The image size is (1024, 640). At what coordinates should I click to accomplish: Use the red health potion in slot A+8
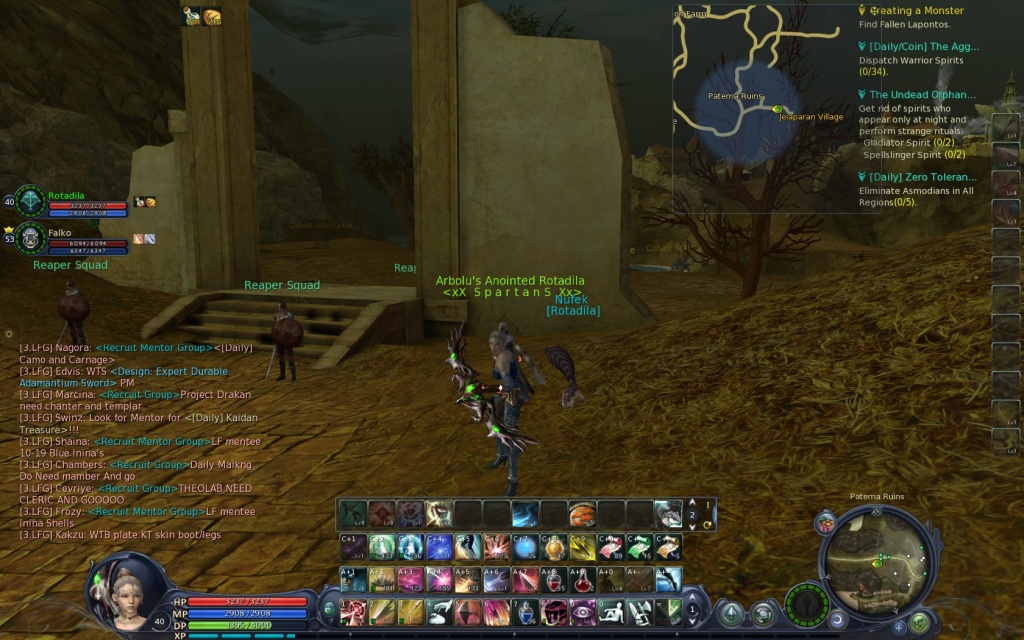coord(554,579)
